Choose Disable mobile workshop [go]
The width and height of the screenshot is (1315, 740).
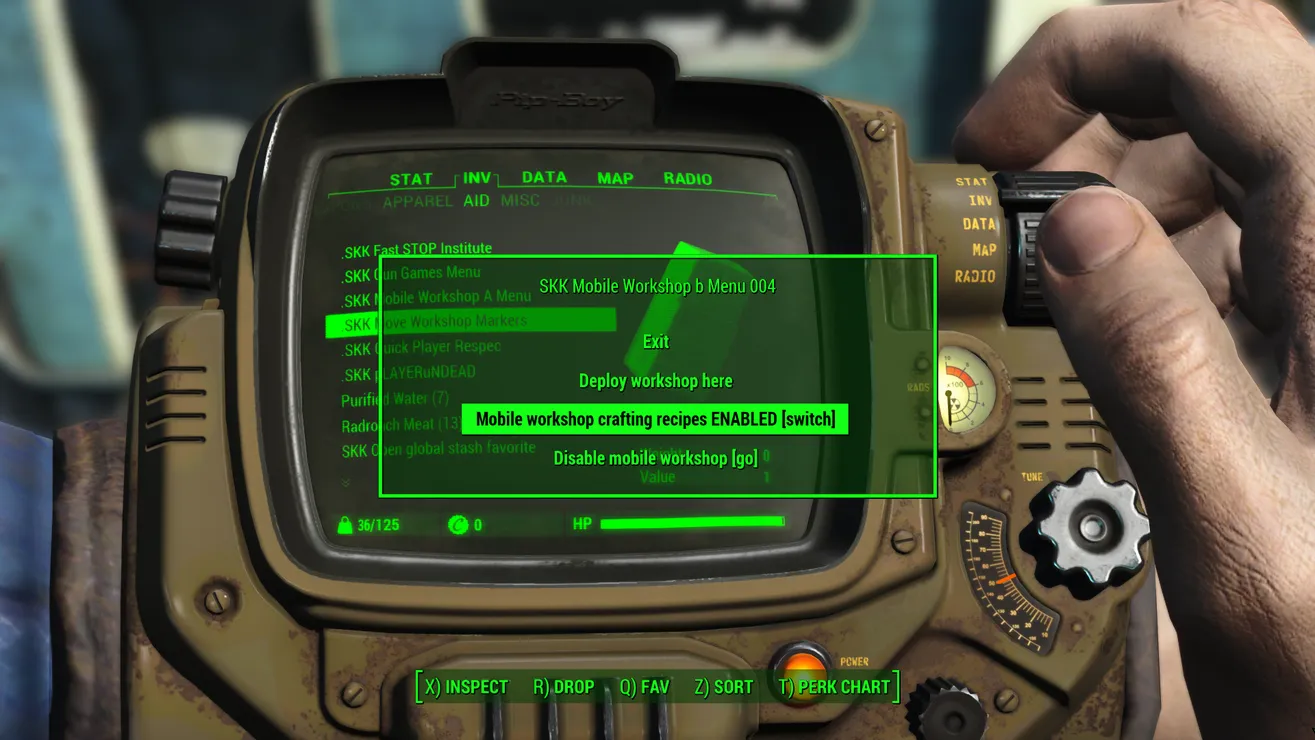(656, 458)
